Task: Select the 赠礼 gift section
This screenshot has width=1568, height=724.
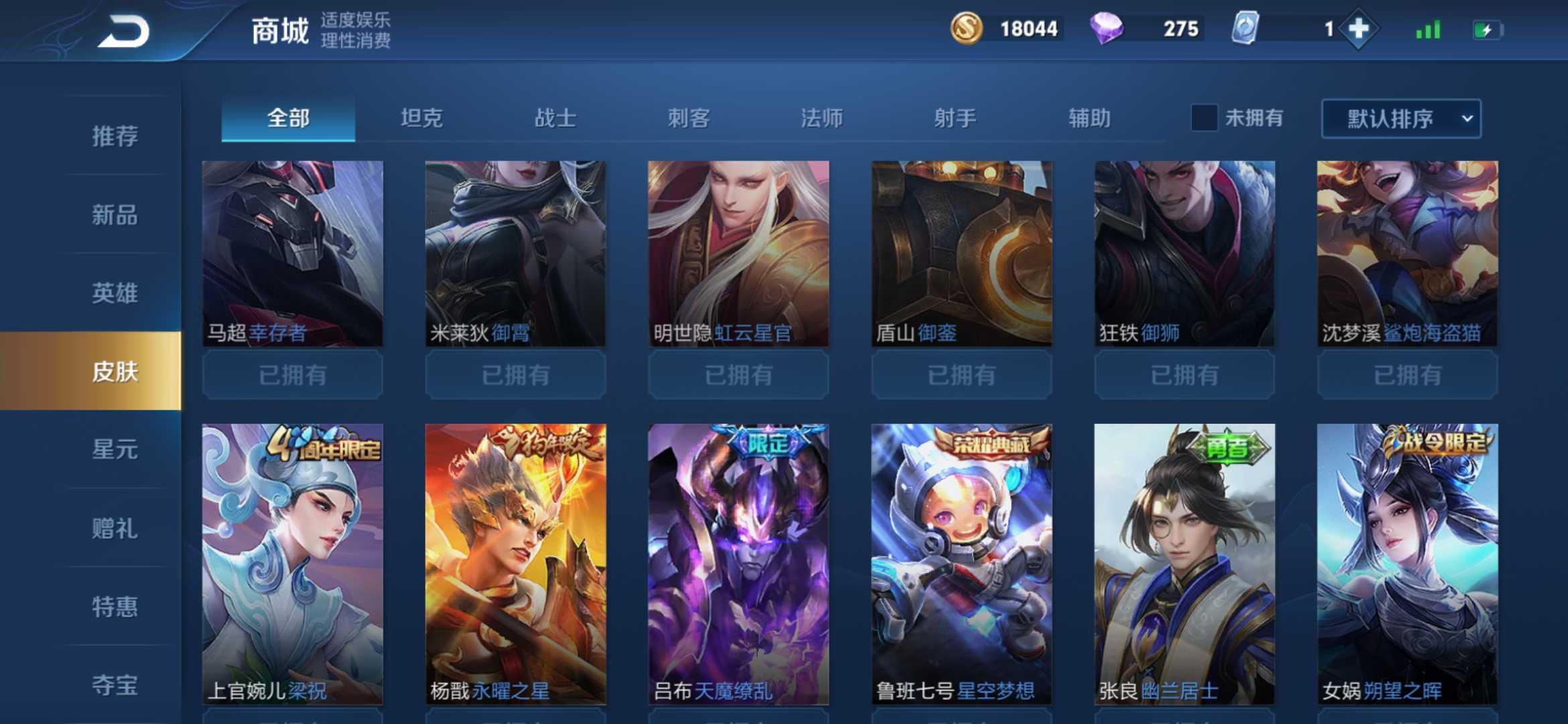Action: tap(113, 529)
